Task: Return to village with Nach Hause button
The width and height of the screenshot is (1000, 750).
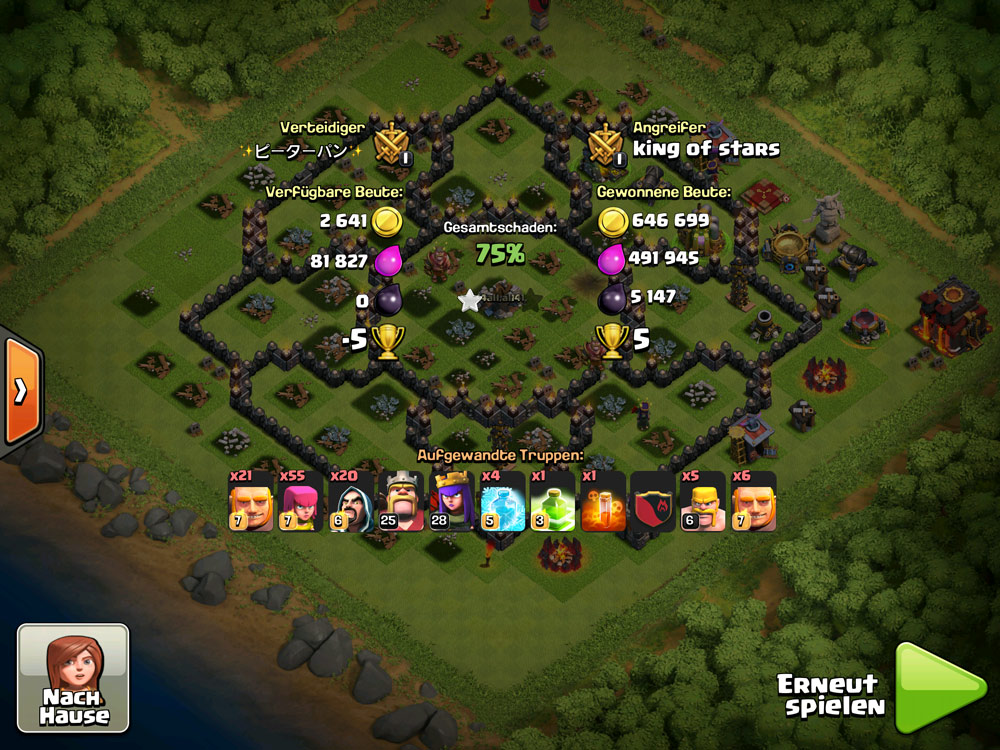Action: tap(74, 677)
